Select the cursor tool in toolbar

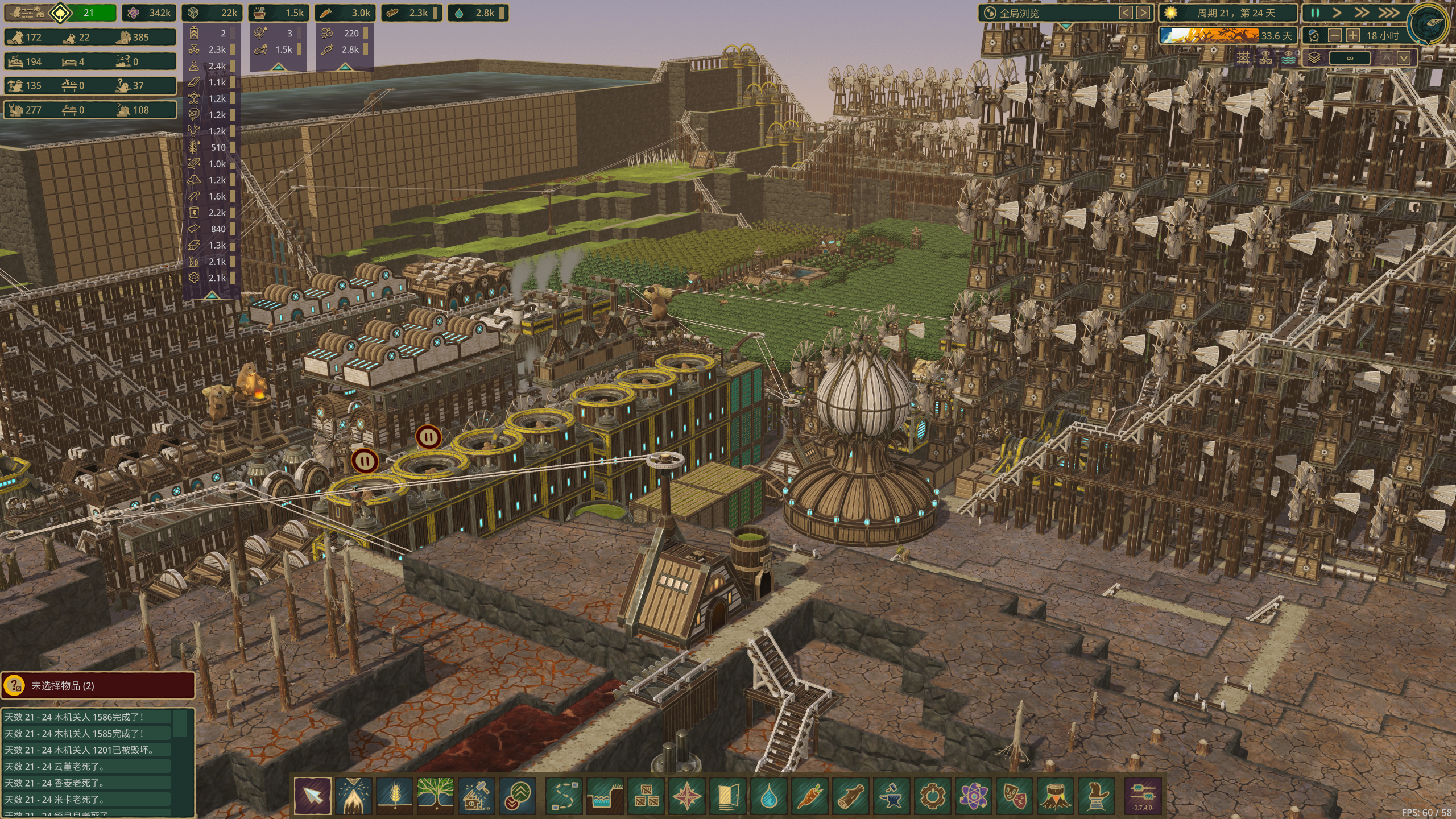tap(312, 795)
